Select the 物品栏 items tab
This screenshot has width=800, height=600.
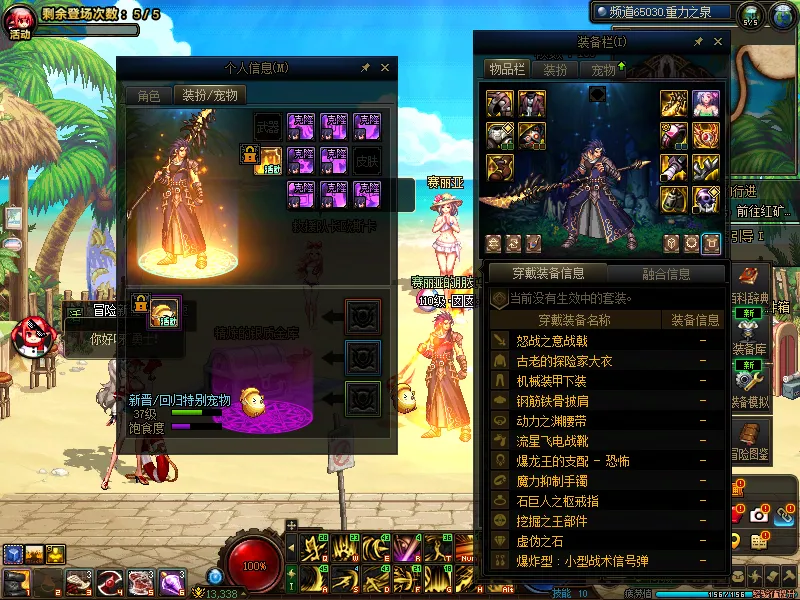[506, 69]
